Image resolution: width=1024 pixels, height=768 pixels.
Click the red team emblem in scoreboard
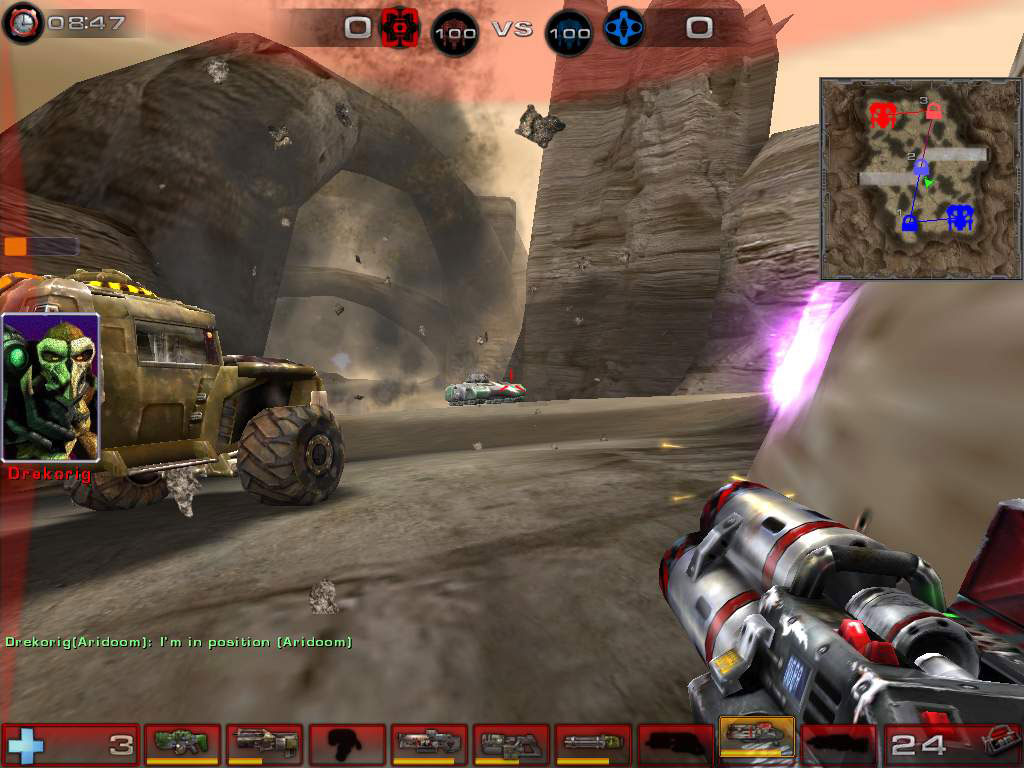click(x=399, y=27)
